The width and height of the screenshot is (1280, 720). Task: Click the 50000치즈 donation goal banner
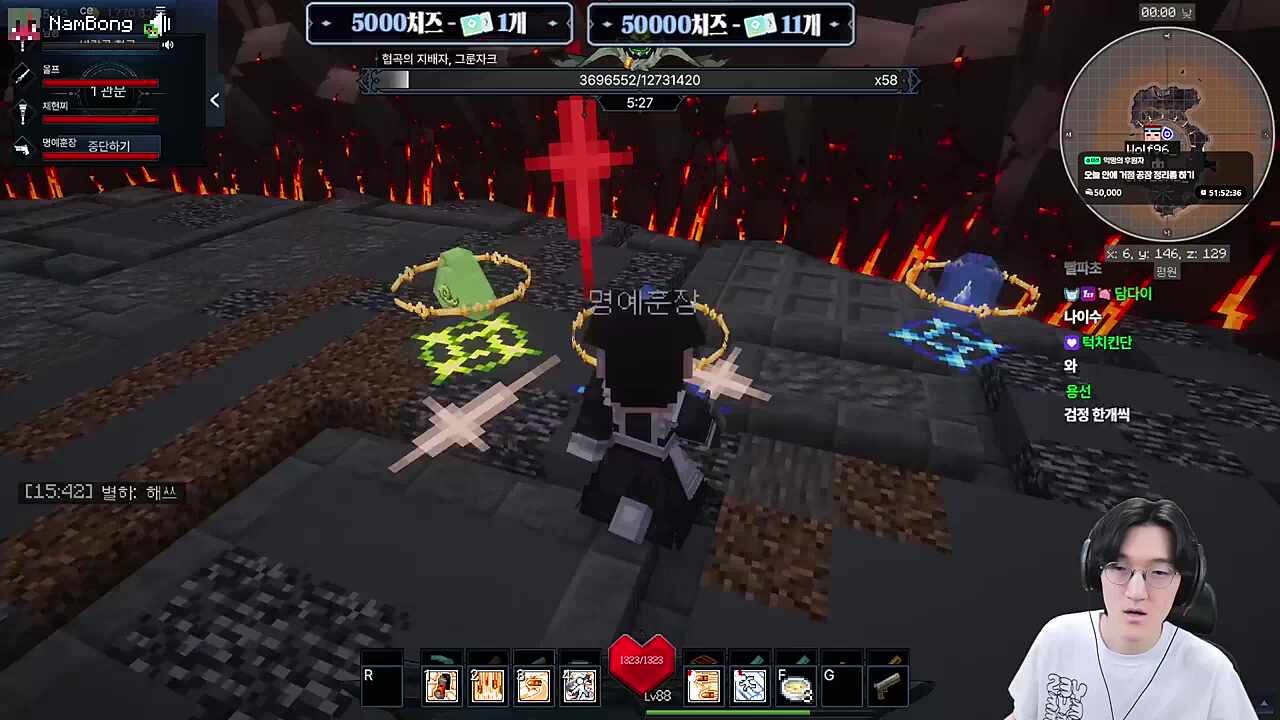pyautogui.click(x=720, y=24)
